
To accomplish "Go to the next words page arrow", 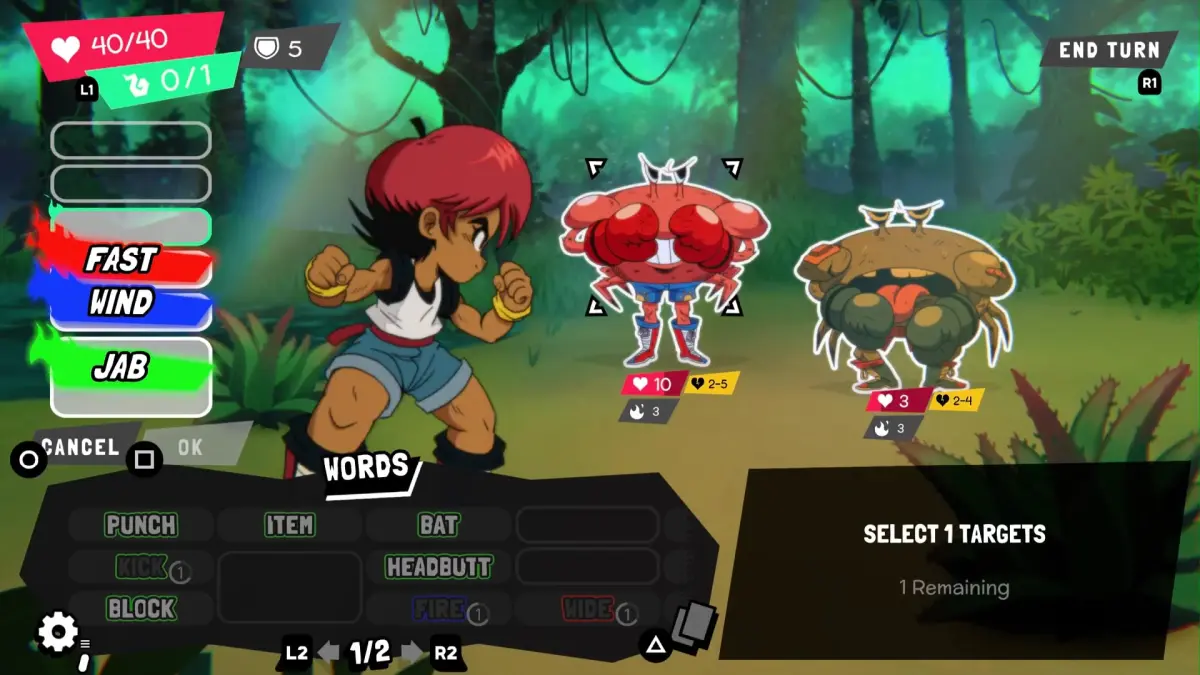I will [412, 653].
